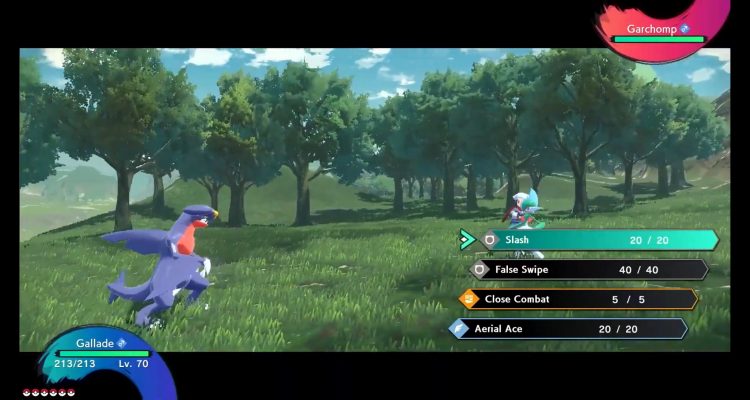Choose the False Swipe move
This screenshot has width=750, height=400.
(588, 269)
